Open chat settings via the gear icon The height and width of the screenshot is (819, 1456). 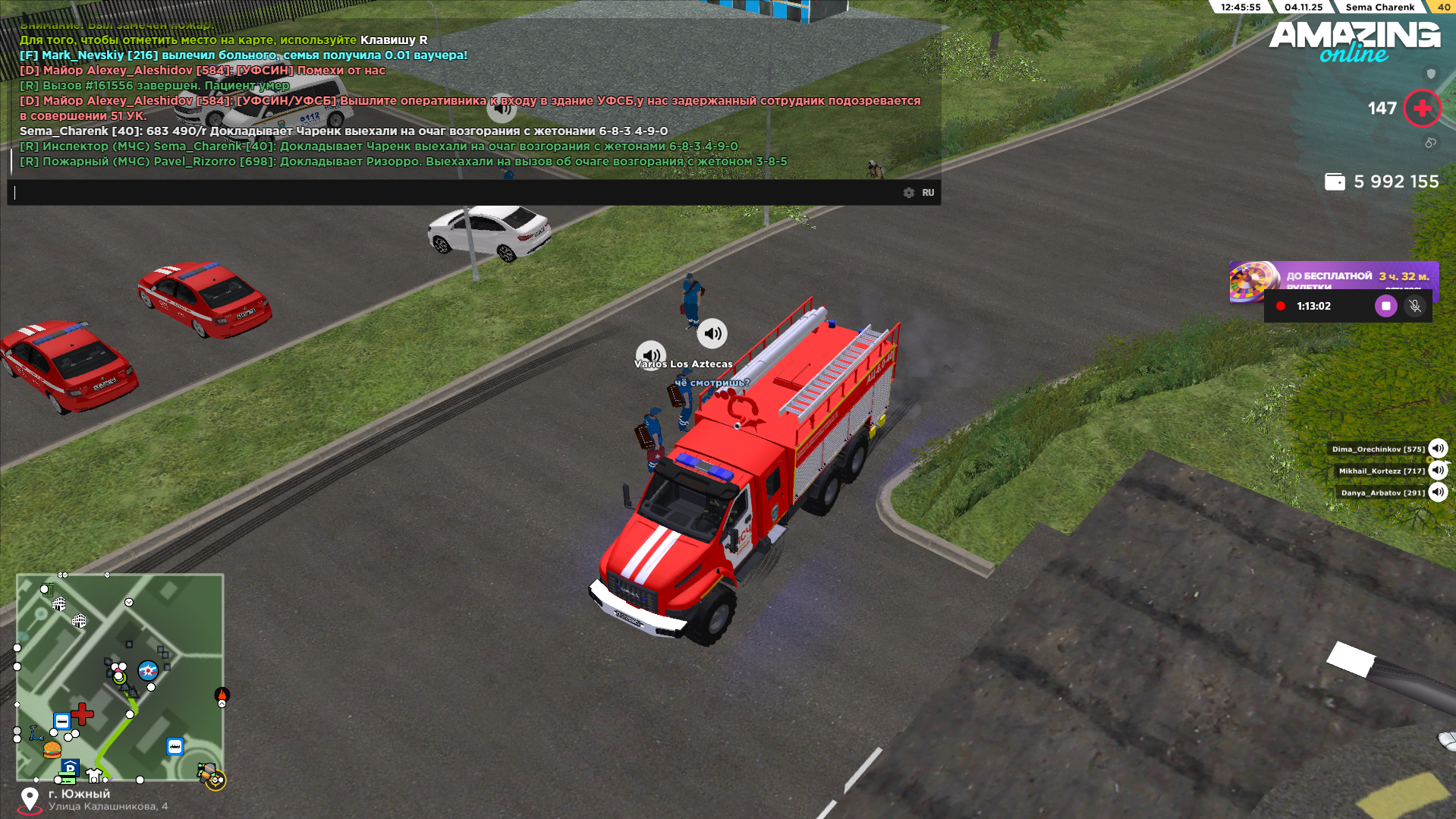[x=909, y=193]
